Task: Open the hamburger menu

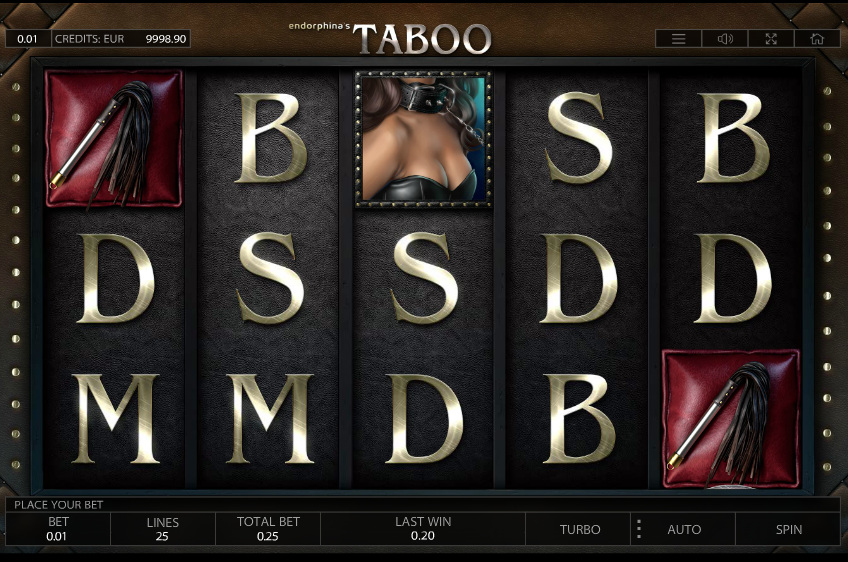Action: (679, 39)
